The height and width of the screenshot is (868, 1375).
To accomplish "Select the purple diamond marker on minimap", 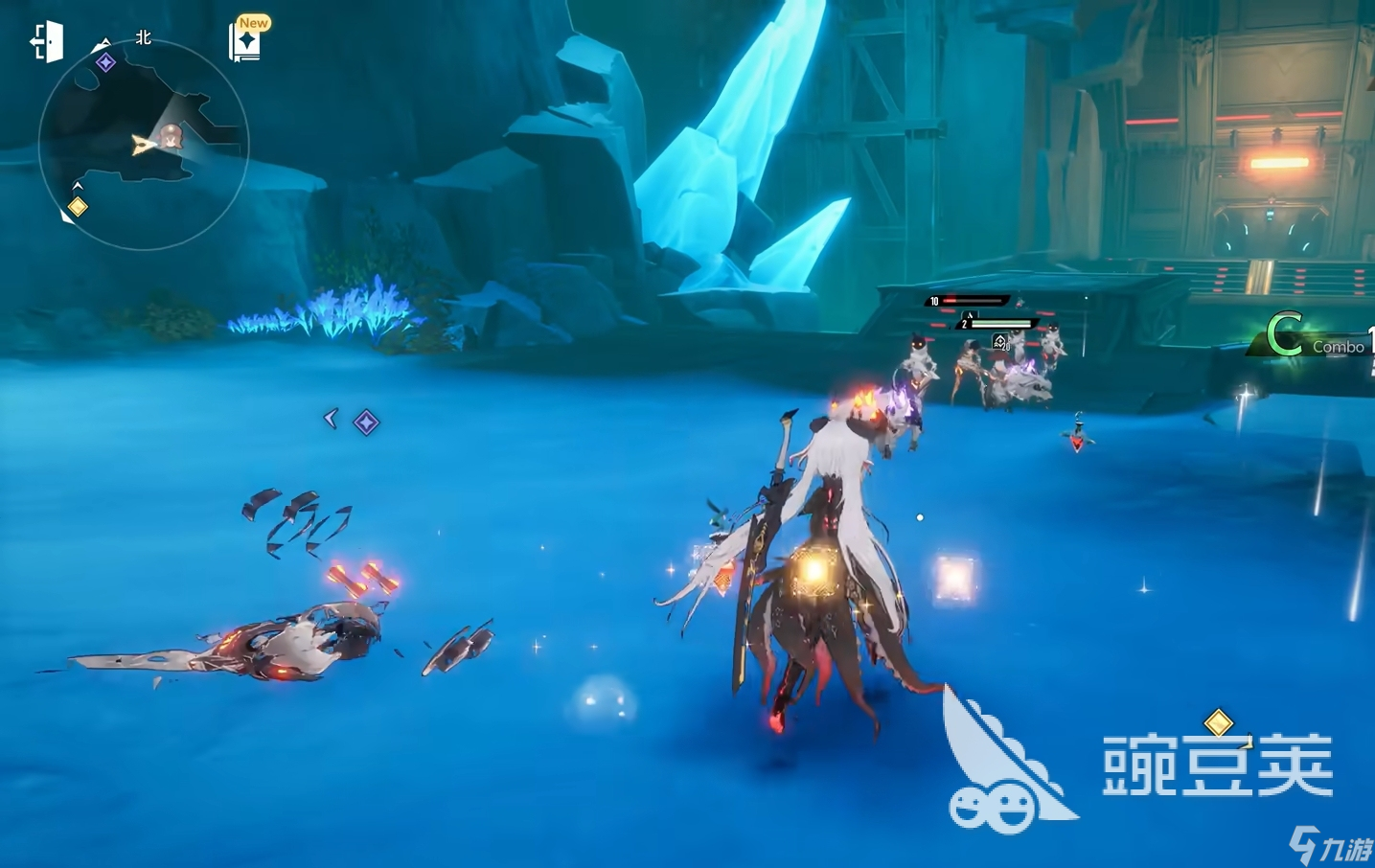I will tap(105, 62).
